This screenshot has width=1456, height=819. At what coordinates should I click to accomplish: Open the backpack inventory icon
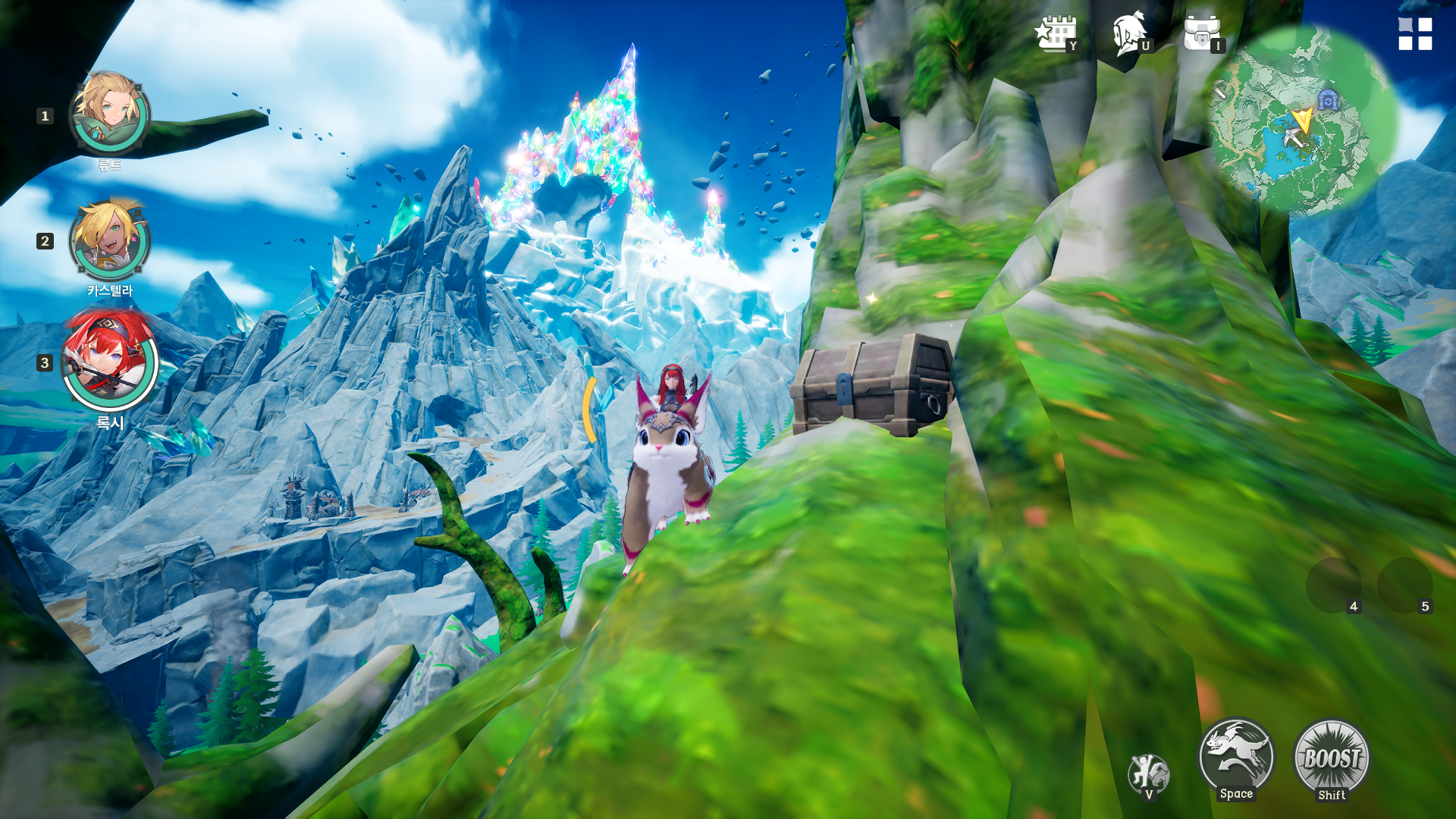1201,34
